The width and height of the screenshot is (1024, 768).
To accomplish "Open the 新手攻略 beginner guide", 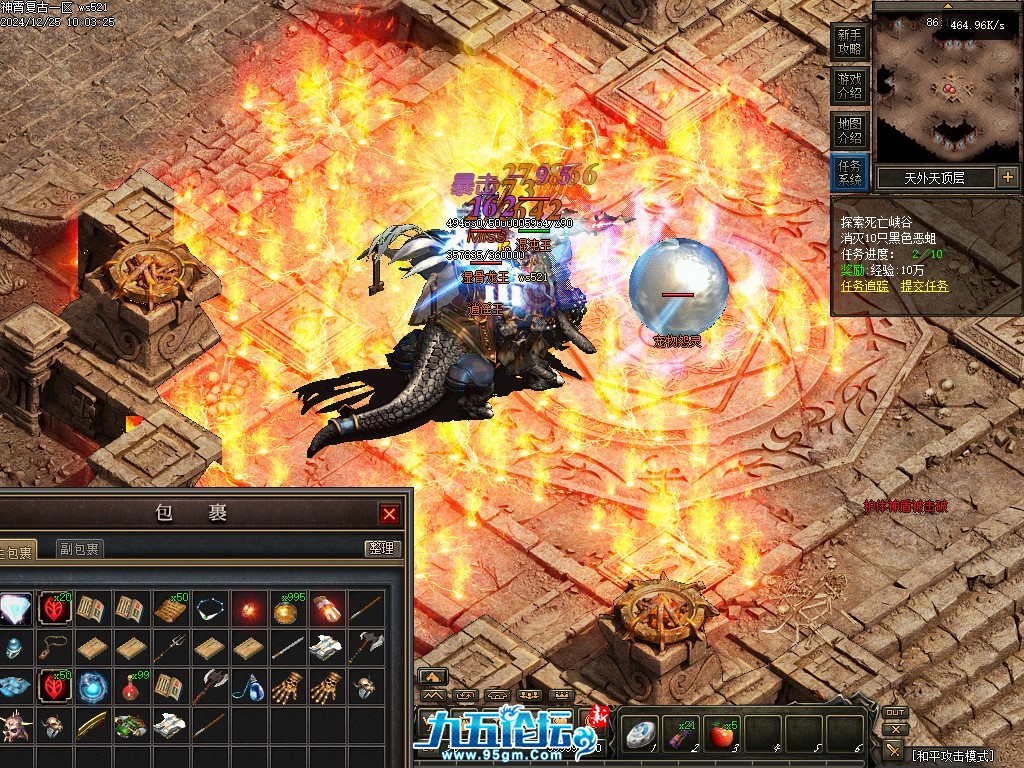I will point(849,41).
